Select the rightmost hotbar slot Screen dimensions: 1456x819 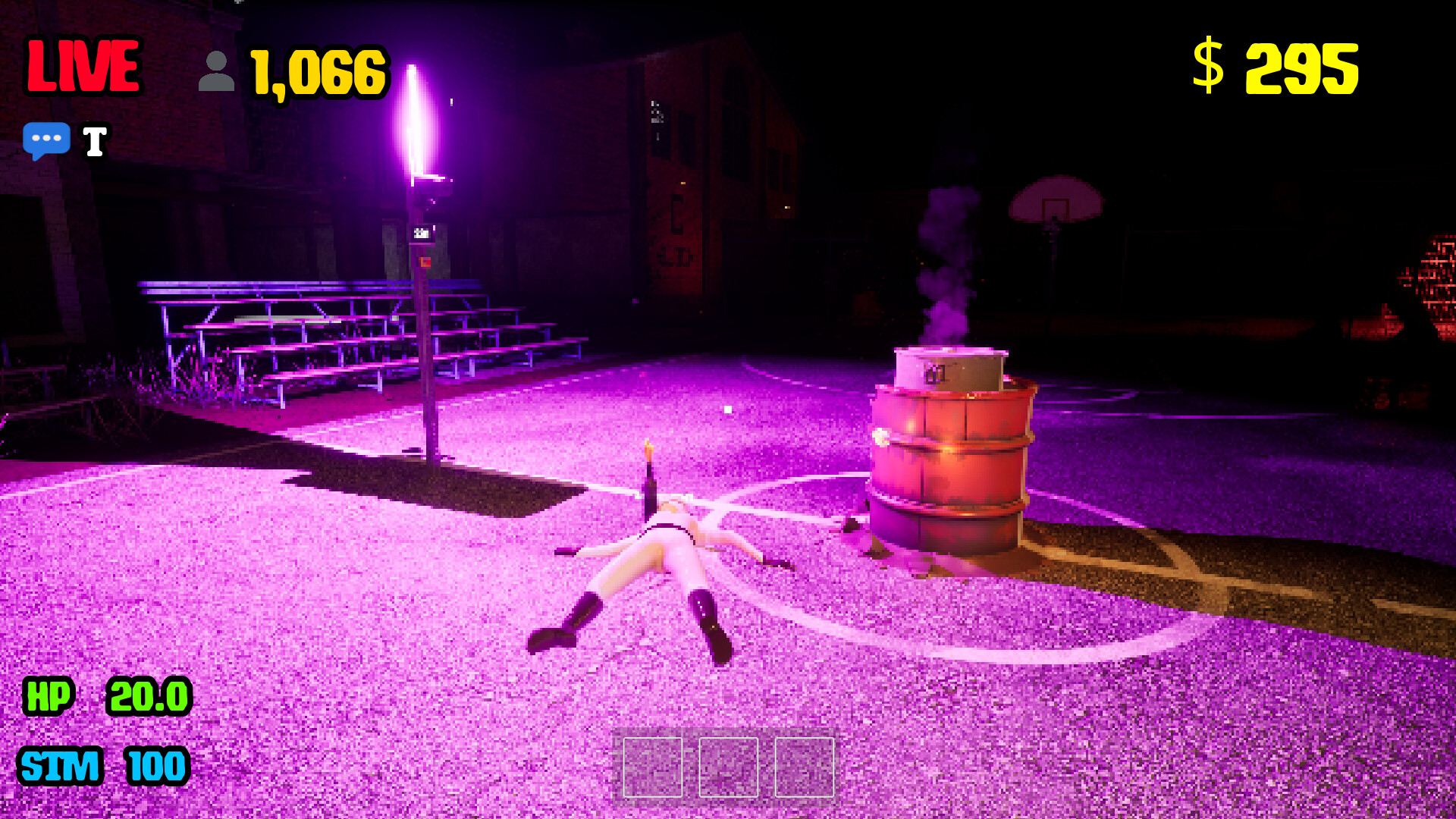(x=805, y=767)
